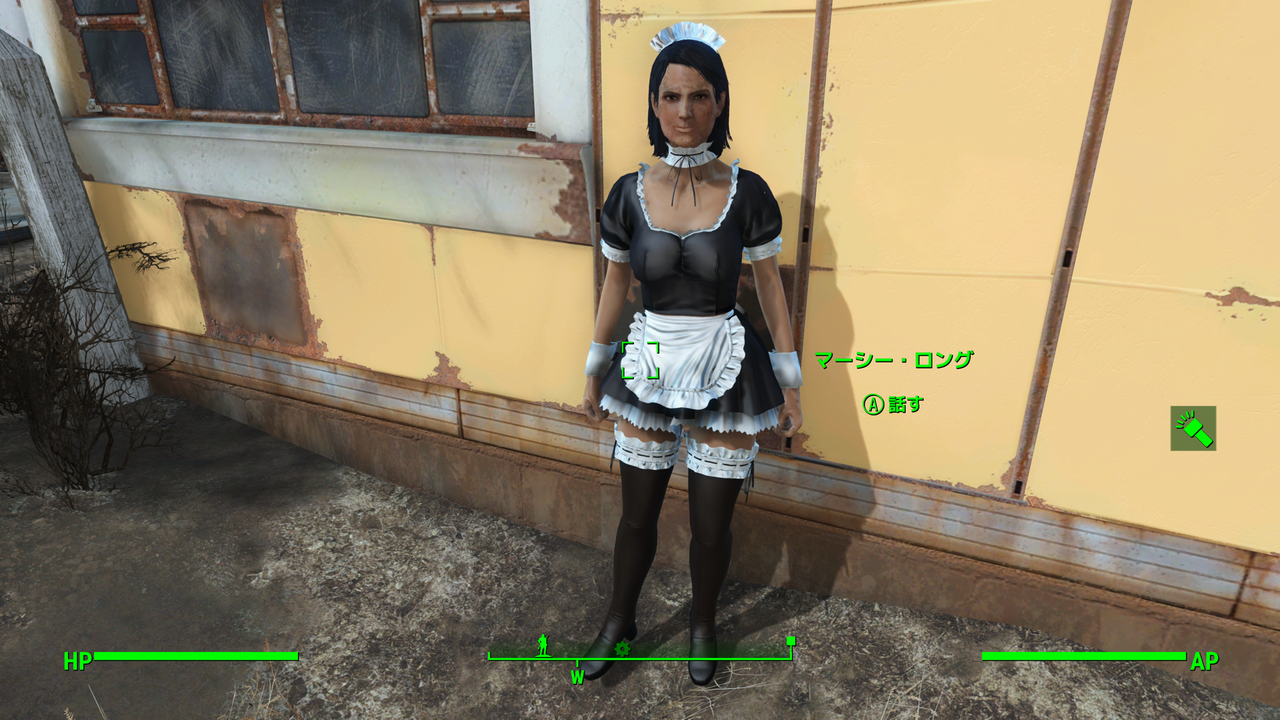Click the HP label

click(77, 660)
